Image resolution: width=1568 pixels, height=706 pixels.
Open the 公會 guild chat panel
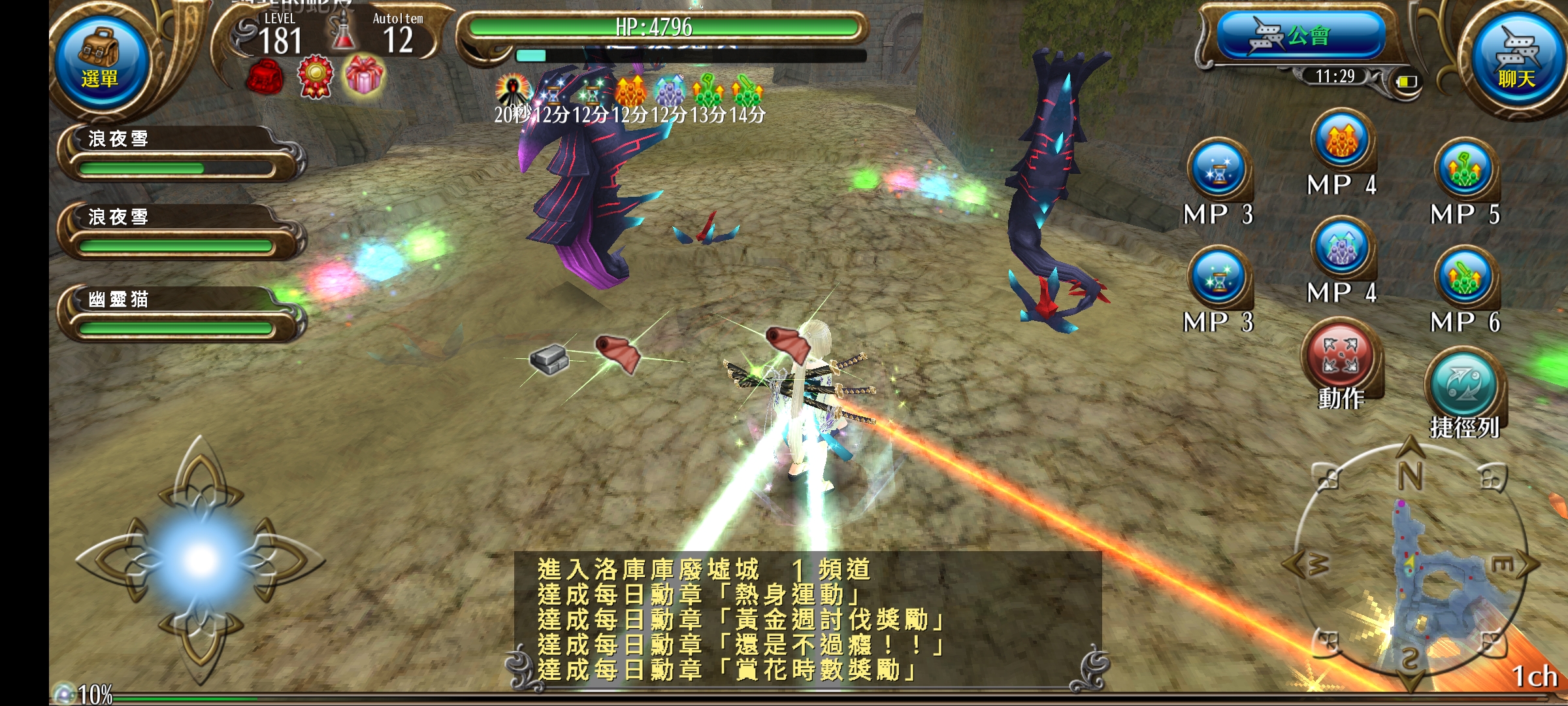pyautogui.click(x=1300, y=36)
